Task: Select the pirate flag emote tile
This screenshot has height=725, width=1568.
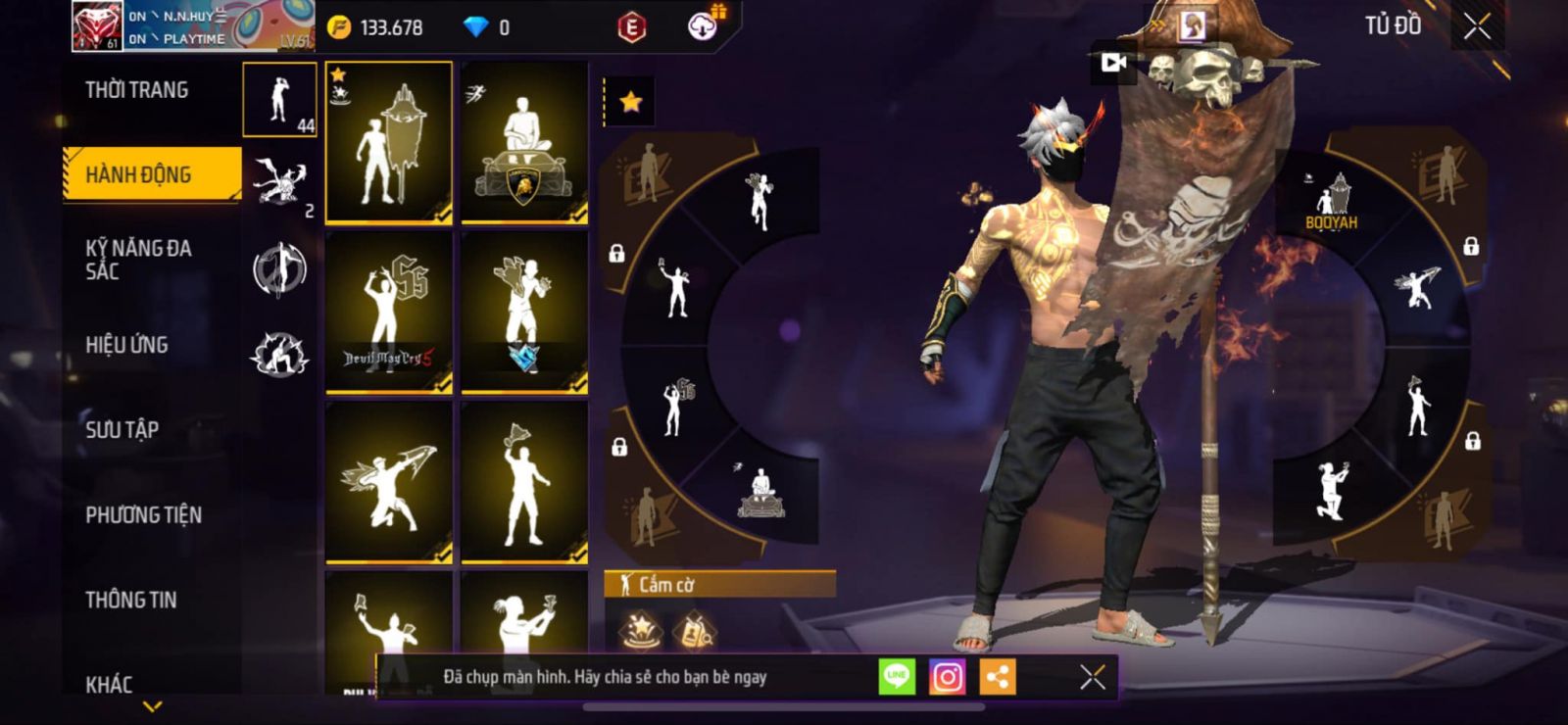Action: click(389, 142)
